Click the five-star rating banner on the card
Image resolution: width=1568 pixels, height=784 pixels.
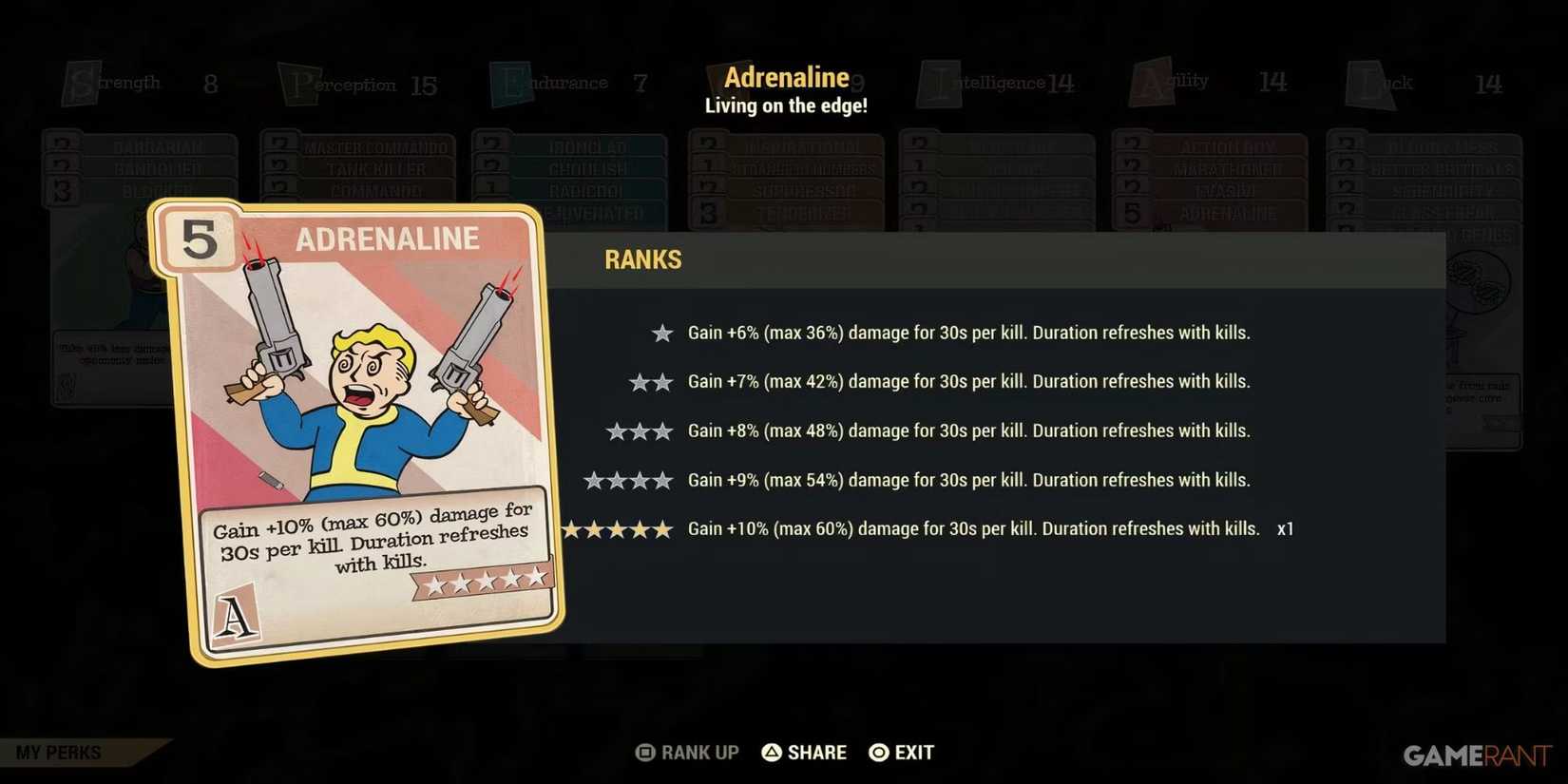click(x=484, y=580)
